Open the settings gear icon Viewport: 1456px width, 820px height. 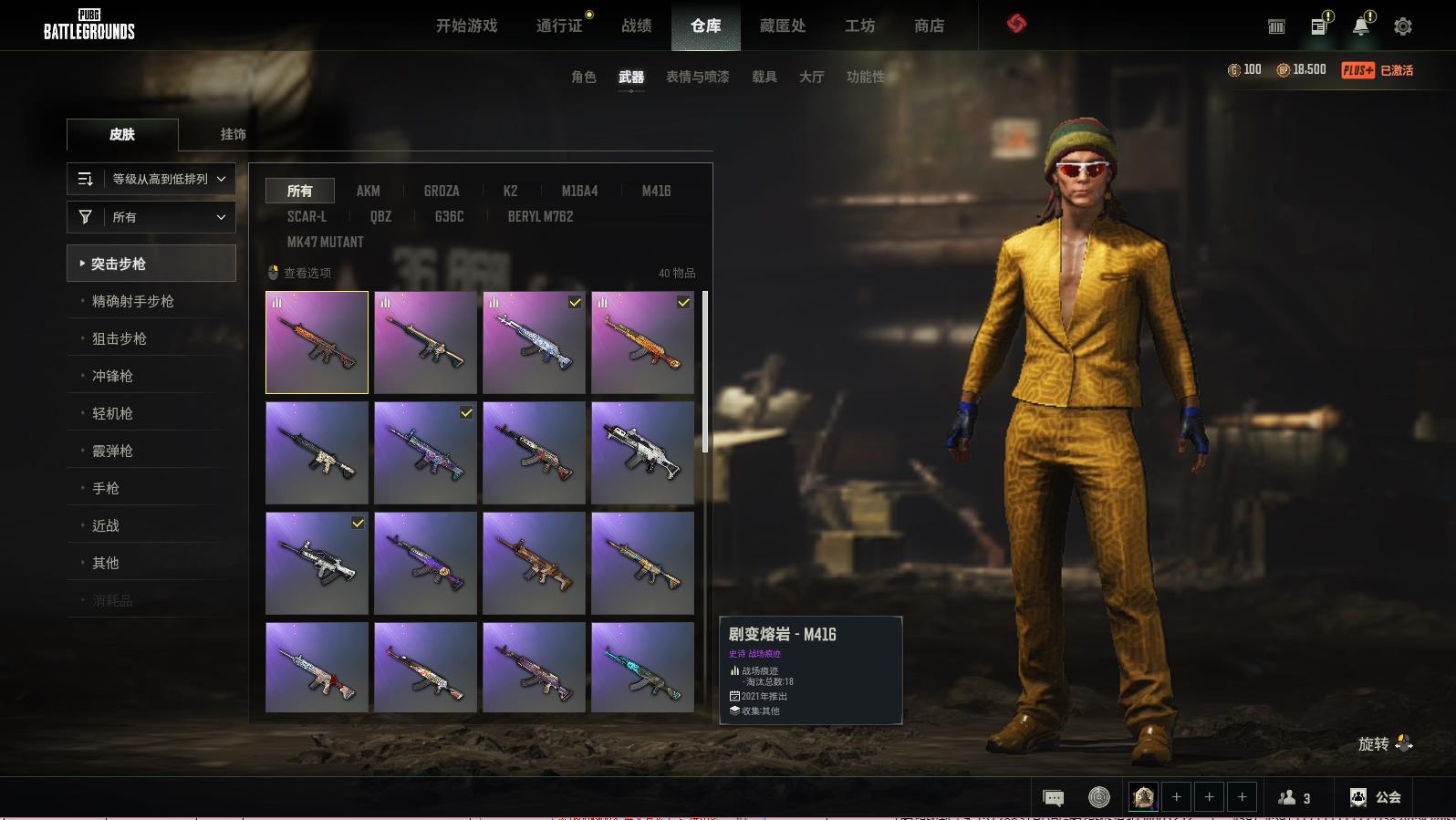1402,26
